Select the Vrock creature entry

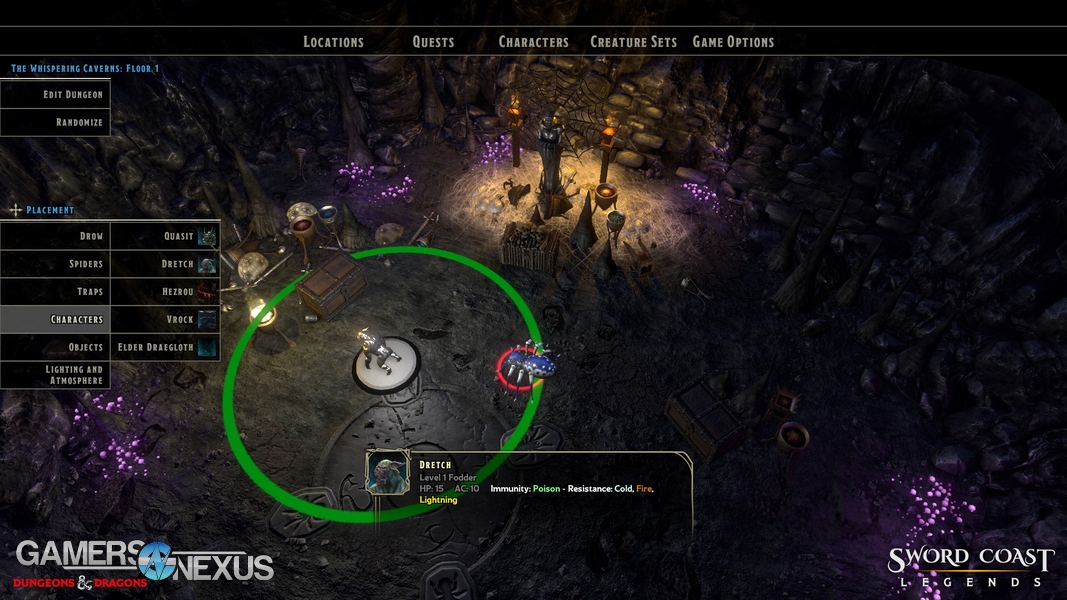point(165,319)
